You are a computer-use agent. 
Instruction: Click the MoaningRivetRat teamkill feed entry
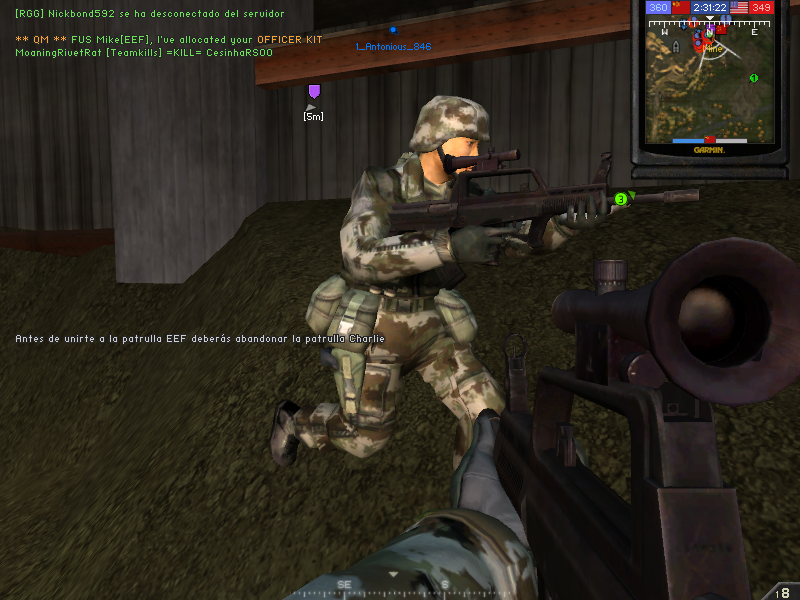143,52
